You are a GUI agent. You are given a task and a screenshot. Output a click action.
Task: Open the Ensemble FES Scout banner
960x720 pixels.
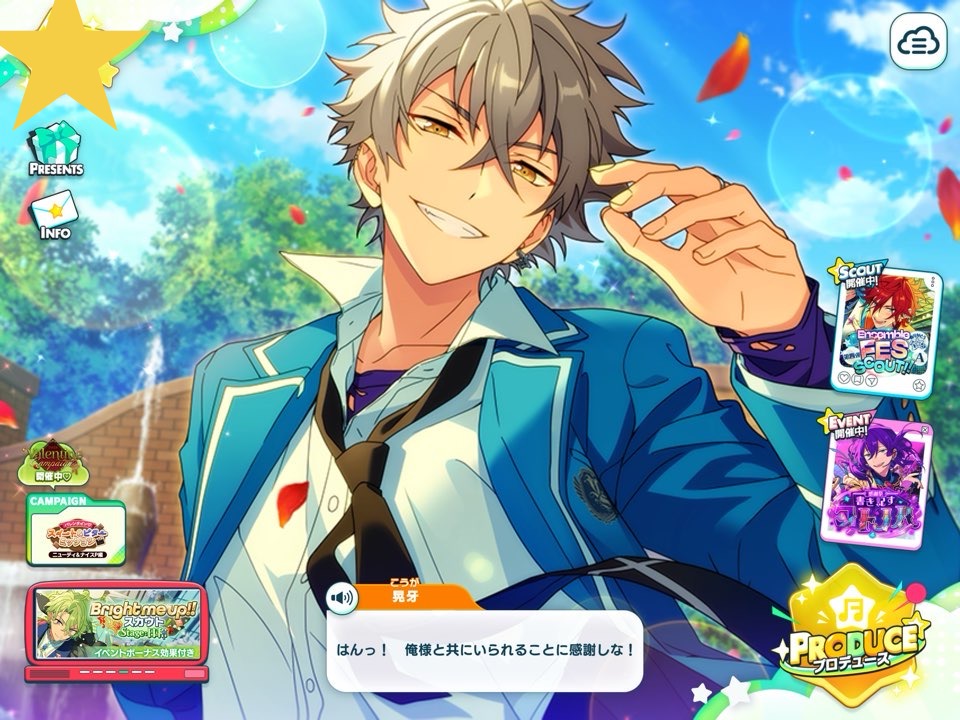[885, 330]
